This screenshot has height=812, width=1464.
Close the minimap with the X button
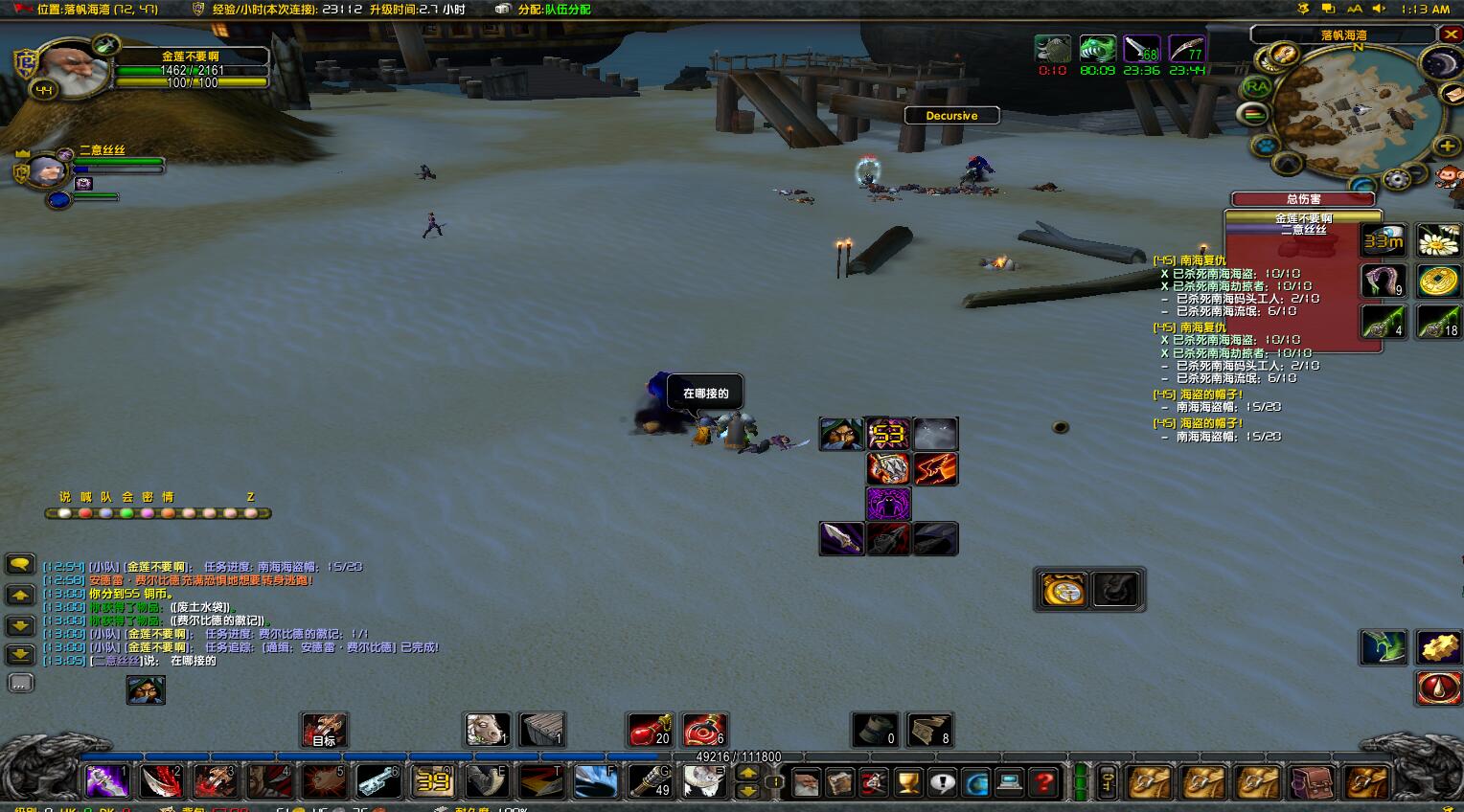[1450, 34]
